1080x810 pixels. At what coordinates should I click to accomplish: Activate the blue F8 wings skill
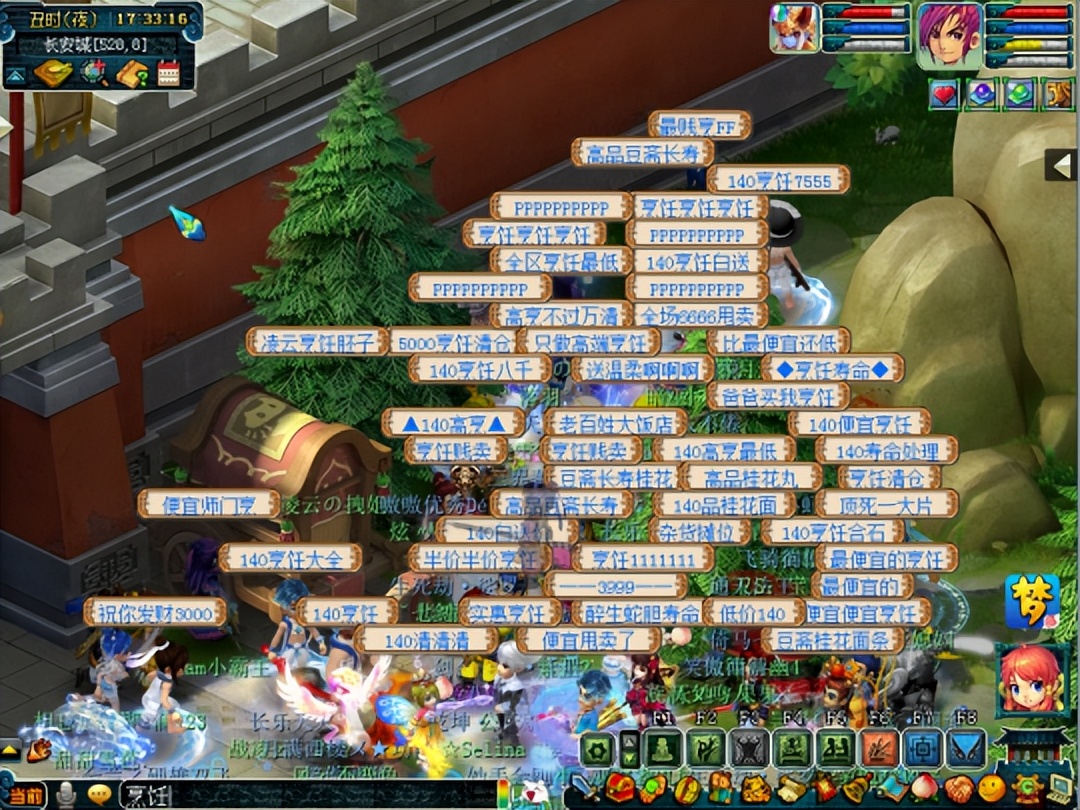tap(966, 748)
